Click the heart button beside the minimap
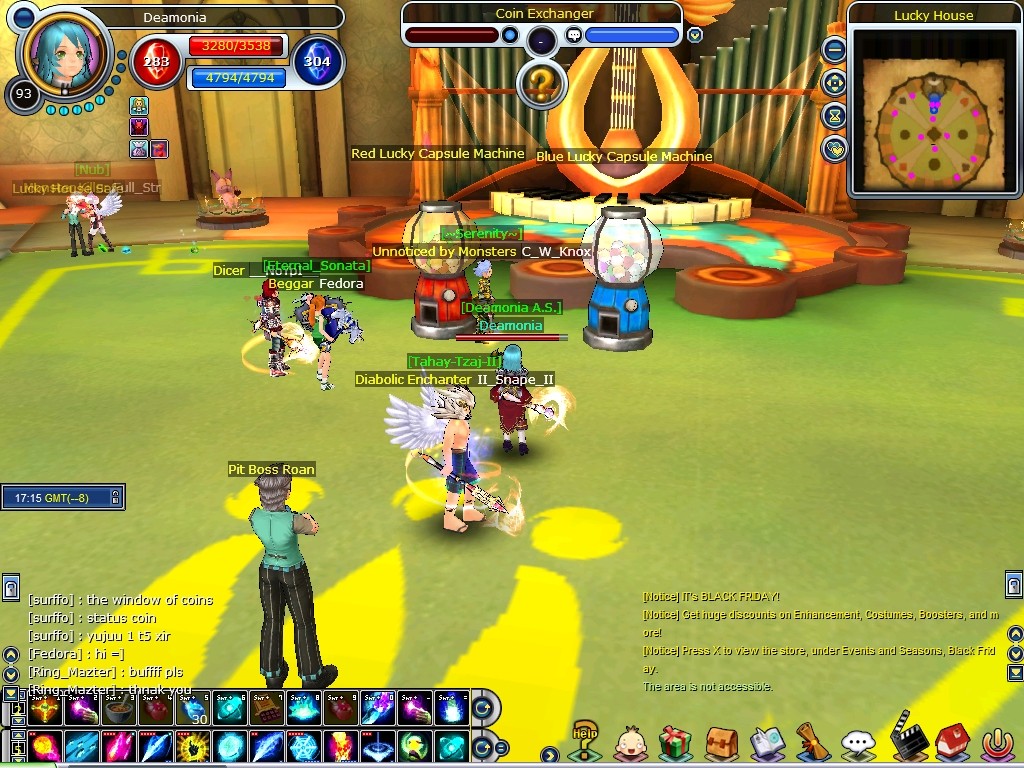This screenshot has height=768, width=1024. click(834, 149)
